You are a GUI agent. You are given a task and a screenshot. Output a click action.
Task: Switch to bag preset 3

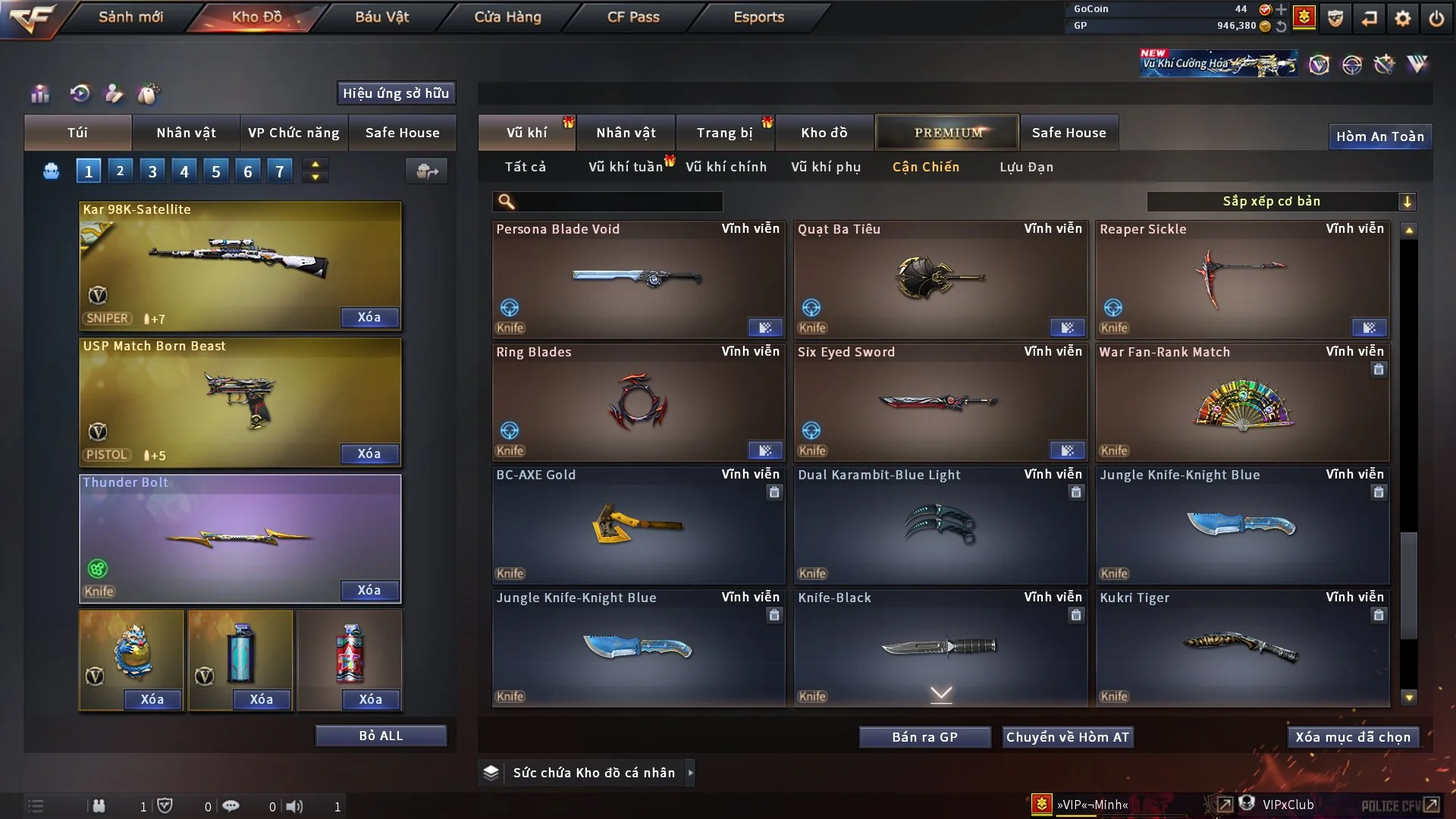[152, 171]
